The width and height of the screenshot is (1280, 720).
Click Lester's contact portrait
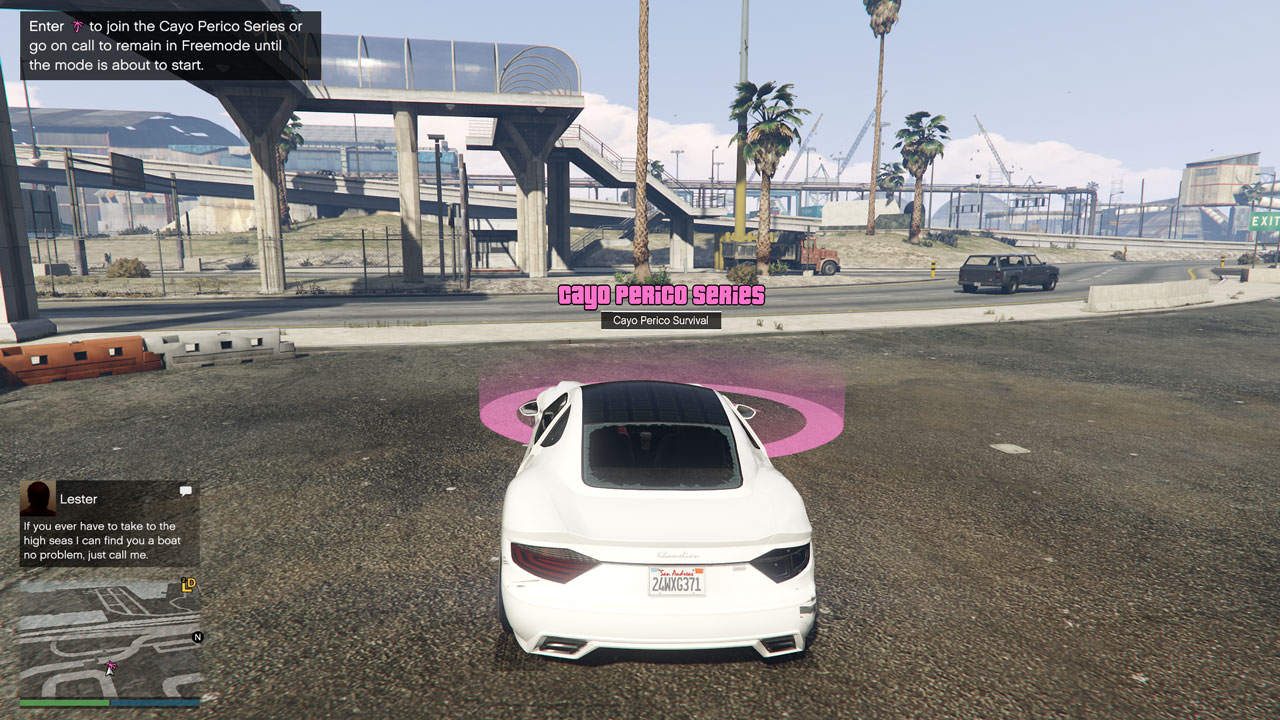click(x=38, y=498)
